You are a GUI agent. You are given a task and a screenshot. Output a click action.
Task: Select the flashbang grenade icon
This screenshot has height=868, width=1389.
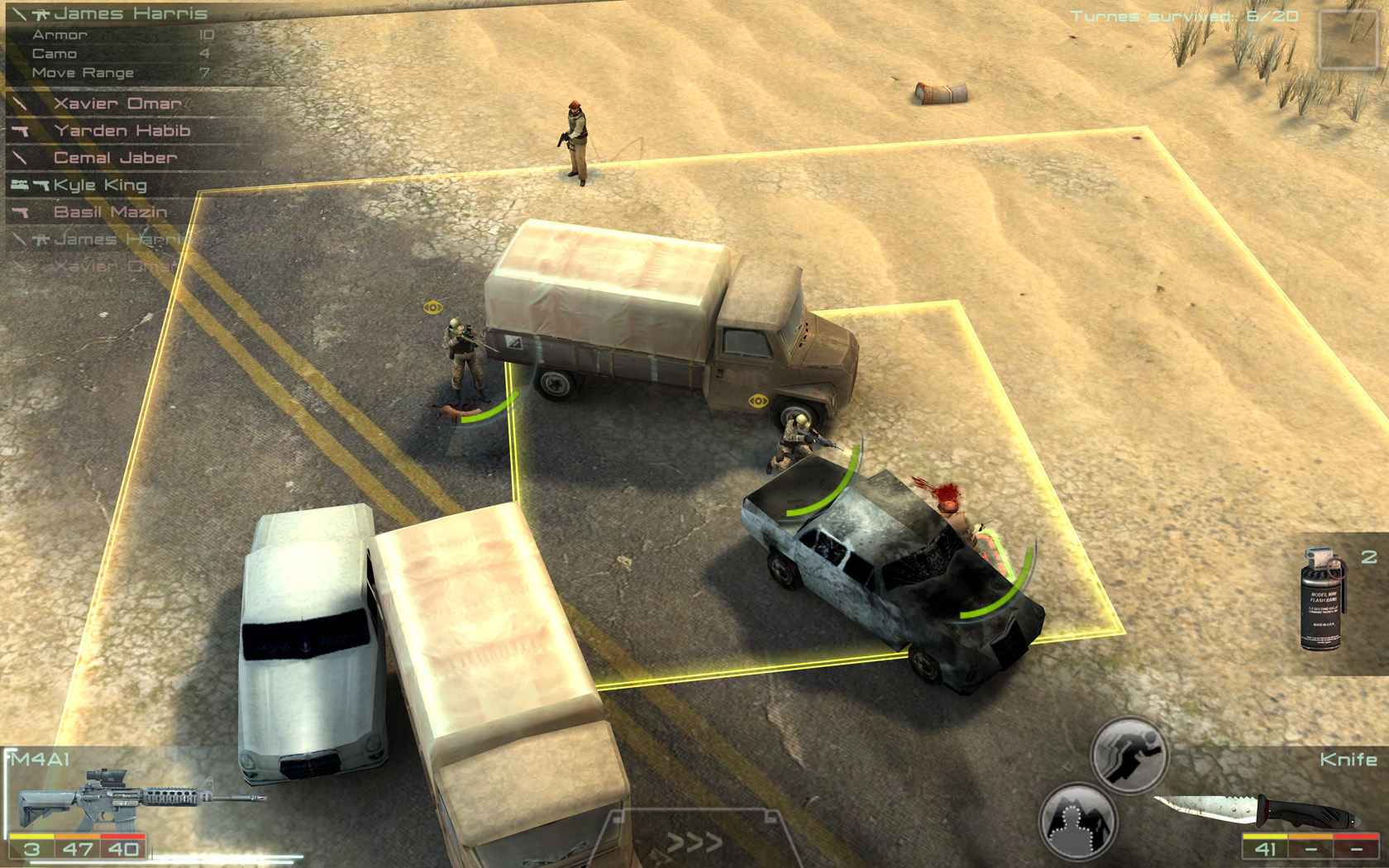[1320, 599]
